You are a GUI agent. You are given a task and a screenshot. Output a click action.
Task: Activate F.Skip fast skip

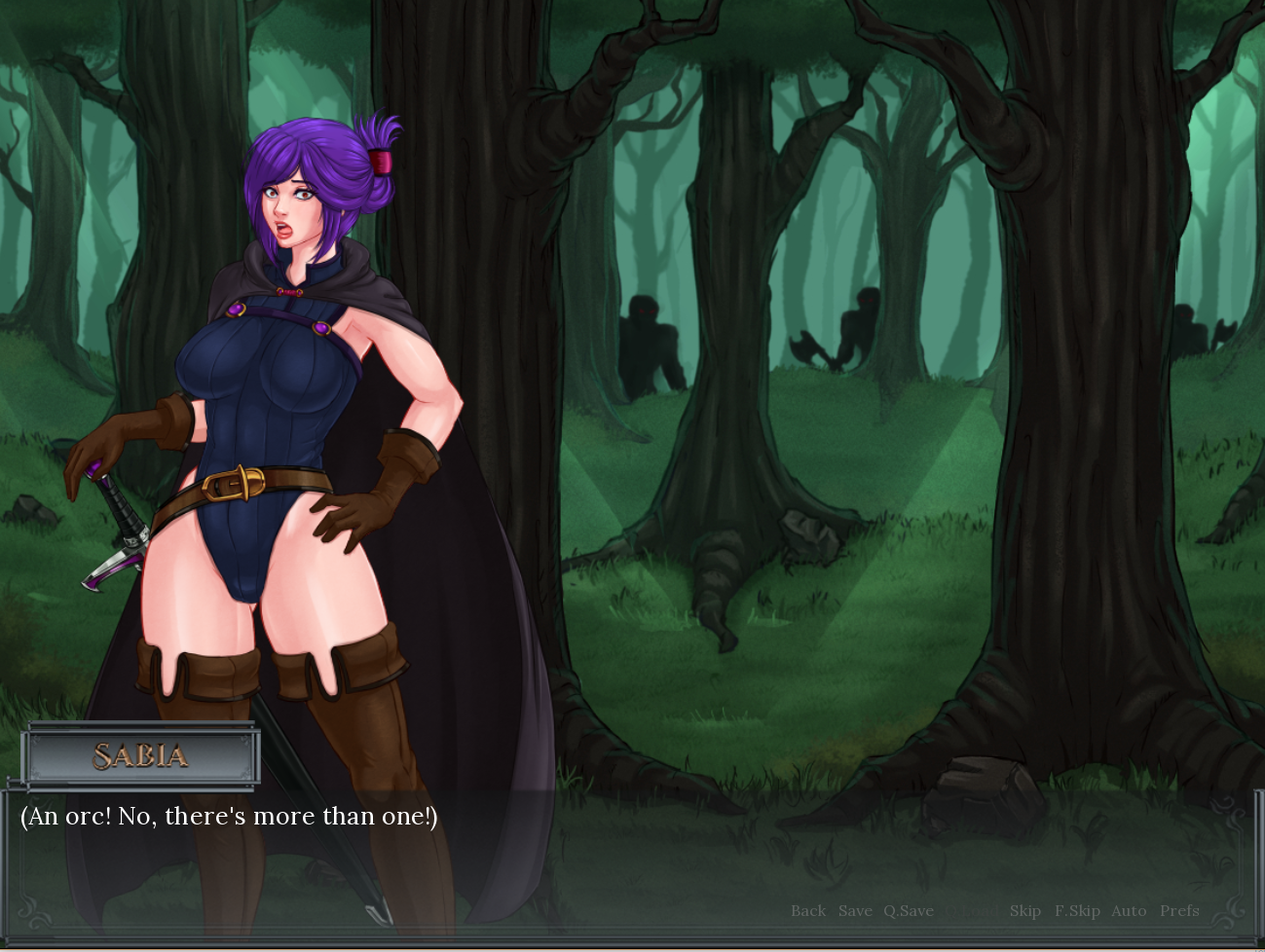coord(1077,911)
